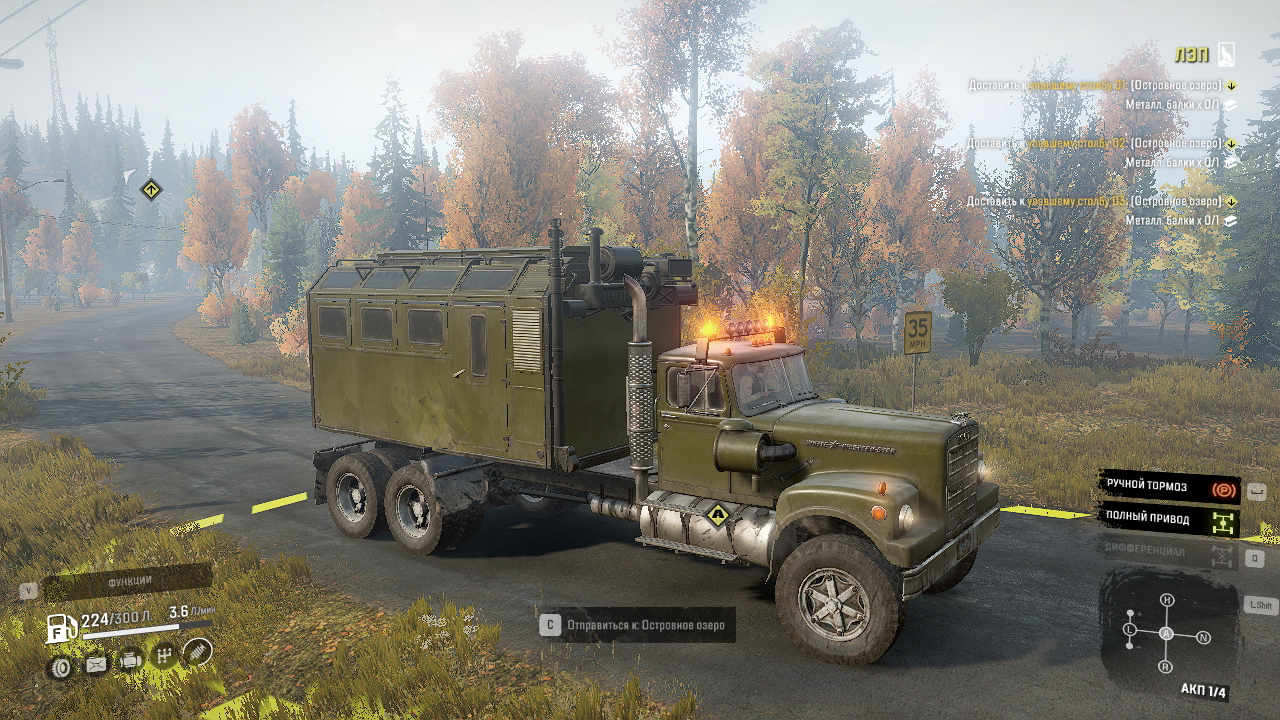
Task: Click the Отправиться к: Островное озеро prompt
Action: click(638, 626)
